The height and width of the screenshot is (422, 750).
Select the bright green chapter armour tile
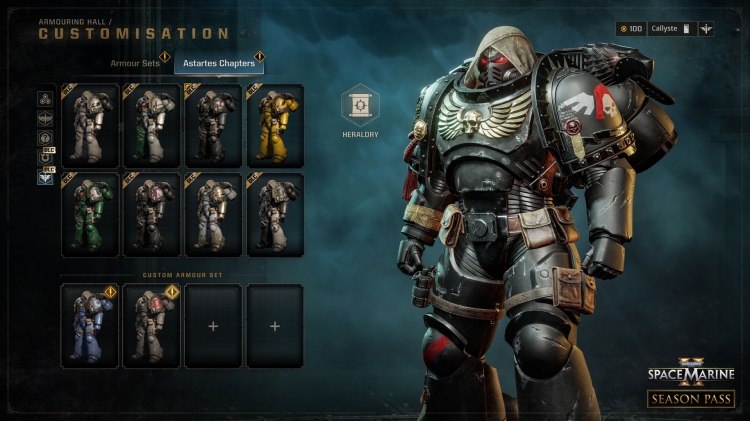click(90, 215)
